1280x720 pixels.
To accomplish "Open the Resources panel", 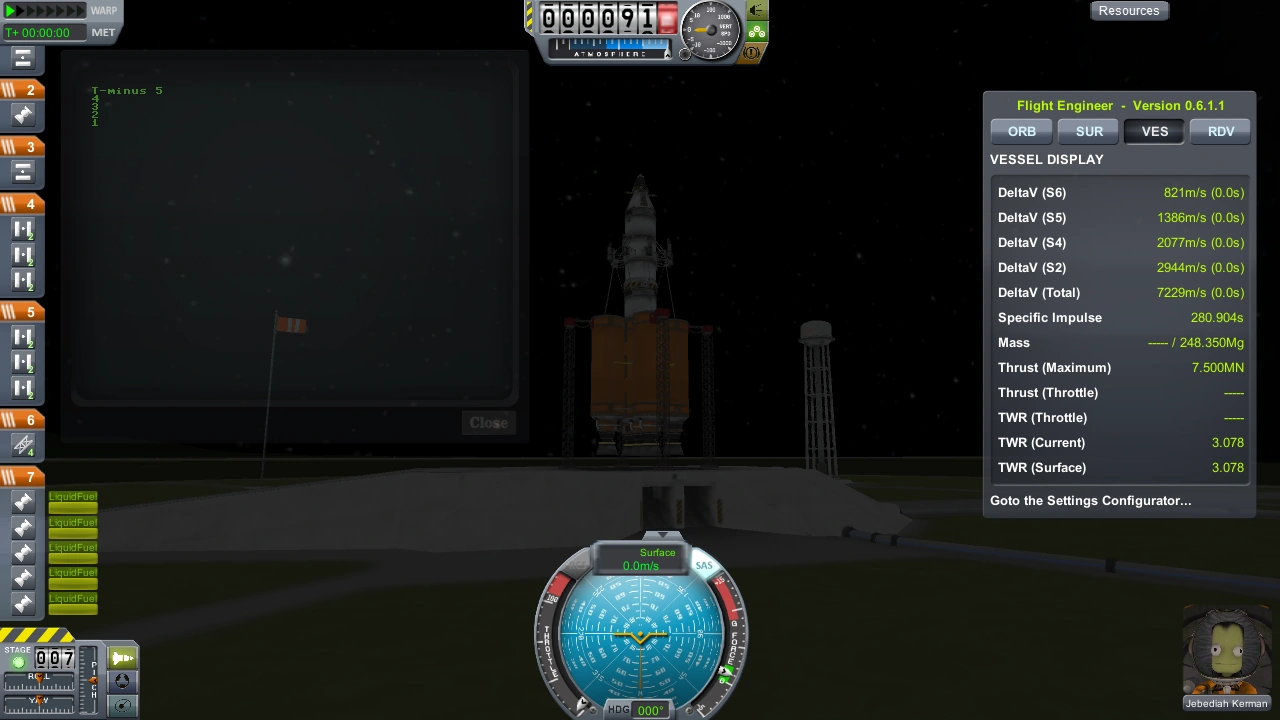I will pyautogui.click(x=1129, y=11).
